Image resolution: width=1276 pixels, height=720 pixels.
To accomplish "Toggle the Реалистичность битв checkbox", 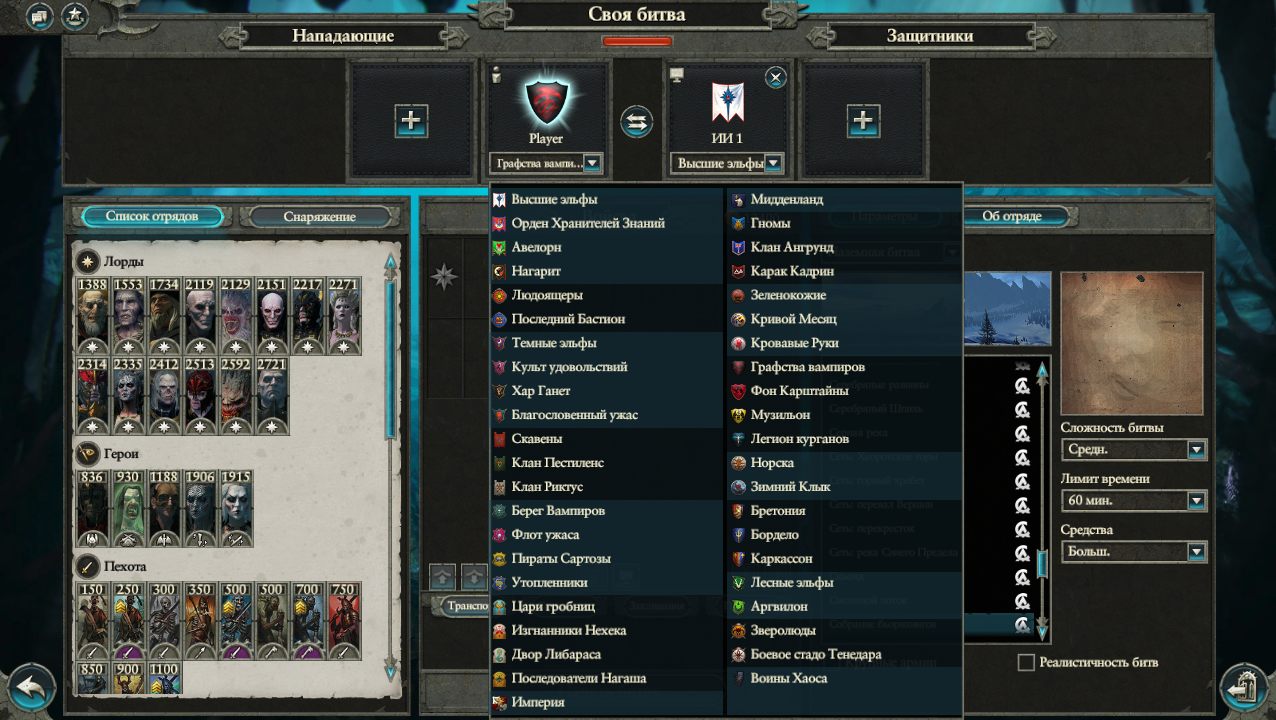I will click(x=1025, y=662).
